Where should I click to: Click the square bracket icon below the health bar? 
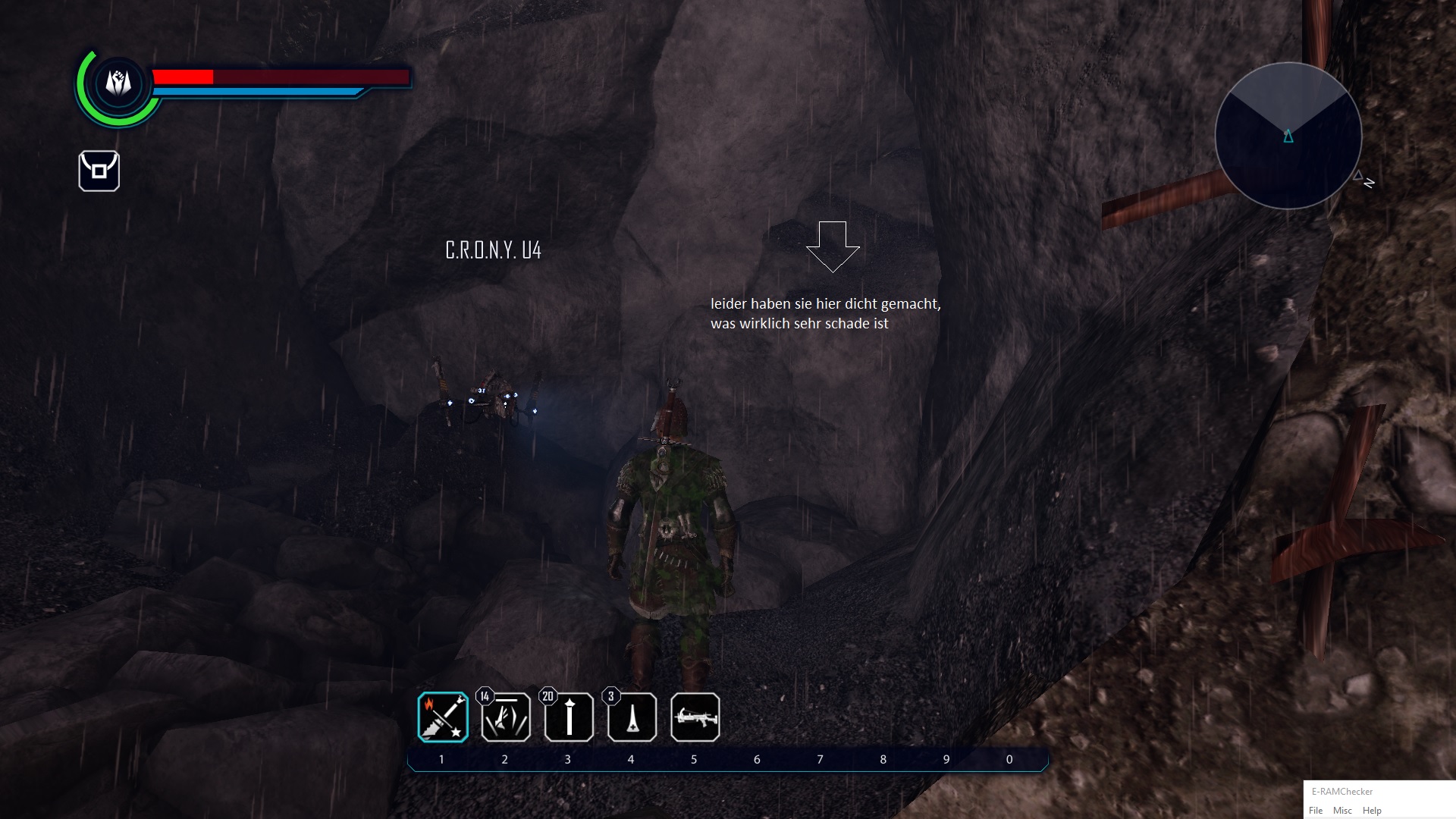coord(99,171)
